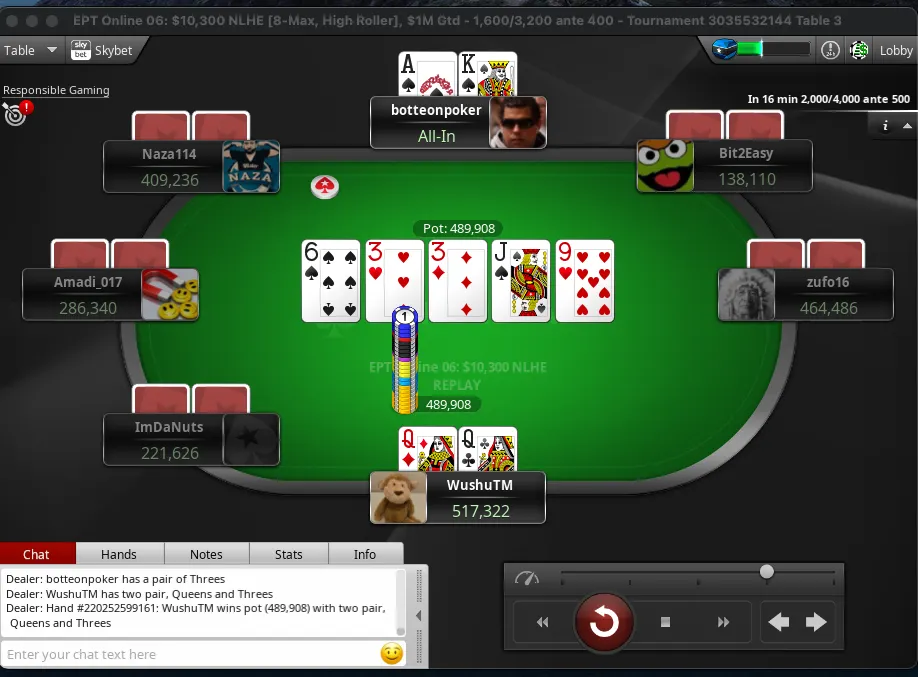This screenshot has width=918, height=677.
Task: Switch to the Hands tab
Action: pyautogui.click(x=119, y=554)
